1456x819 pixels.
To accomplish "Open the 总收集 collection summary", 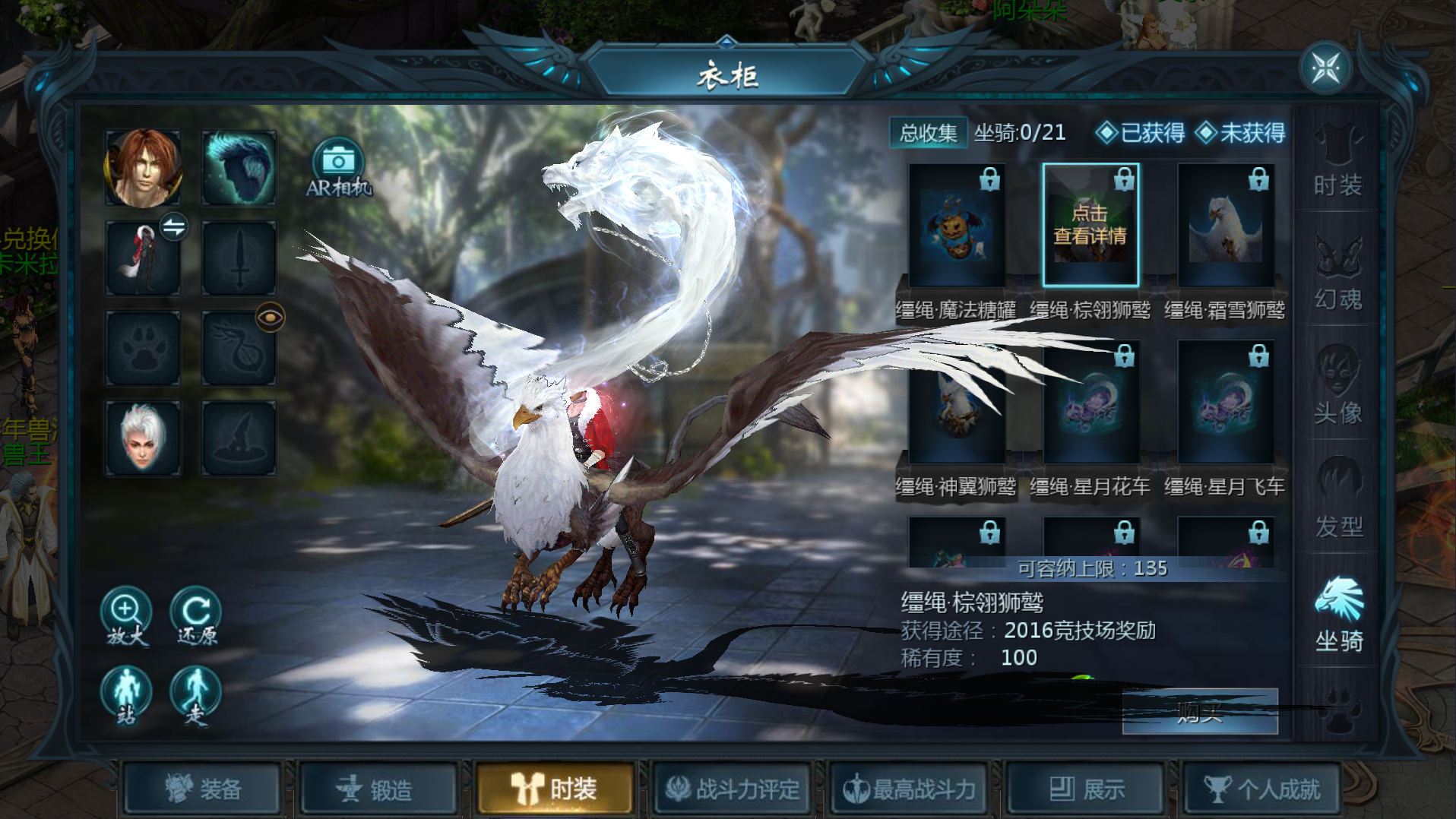I will (928, 133).
